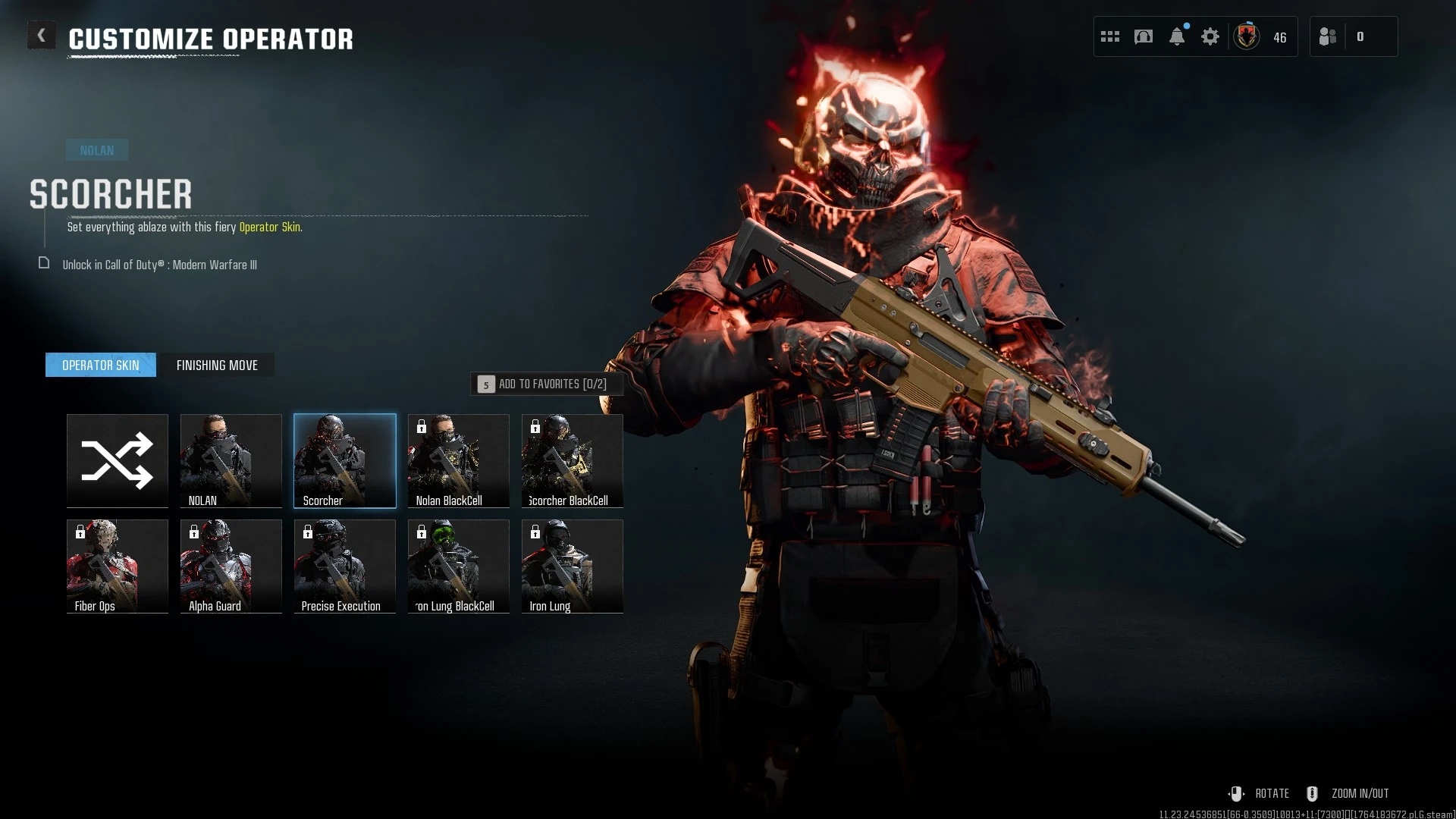
Task: Select the Alpha Guard skin
Action: point(231,566)
